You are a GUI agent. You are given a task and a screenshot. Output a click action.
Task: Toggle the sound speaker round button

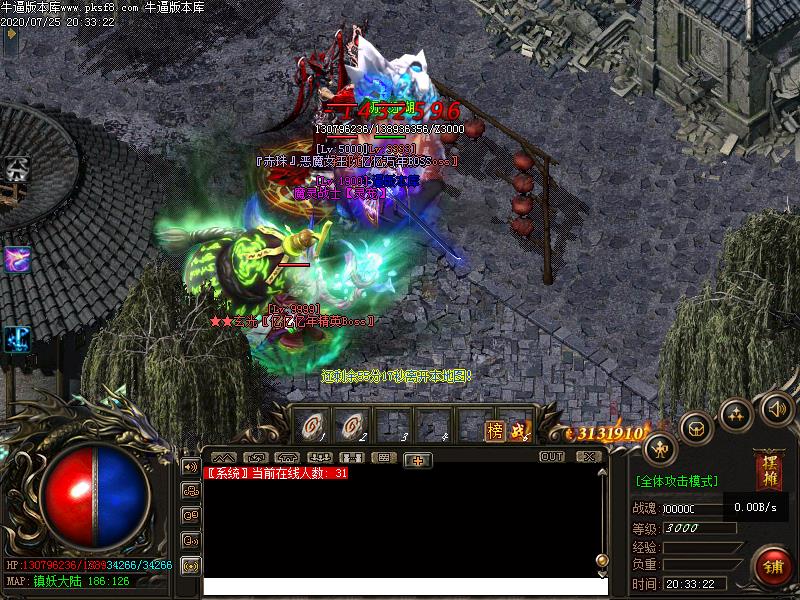777,407
